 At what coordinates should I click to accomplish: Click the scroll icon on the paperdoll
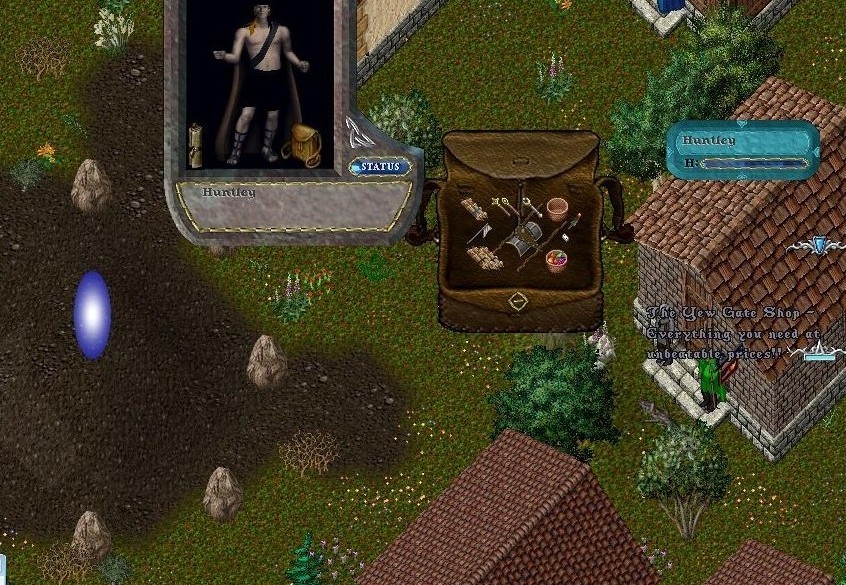[195, 146]
